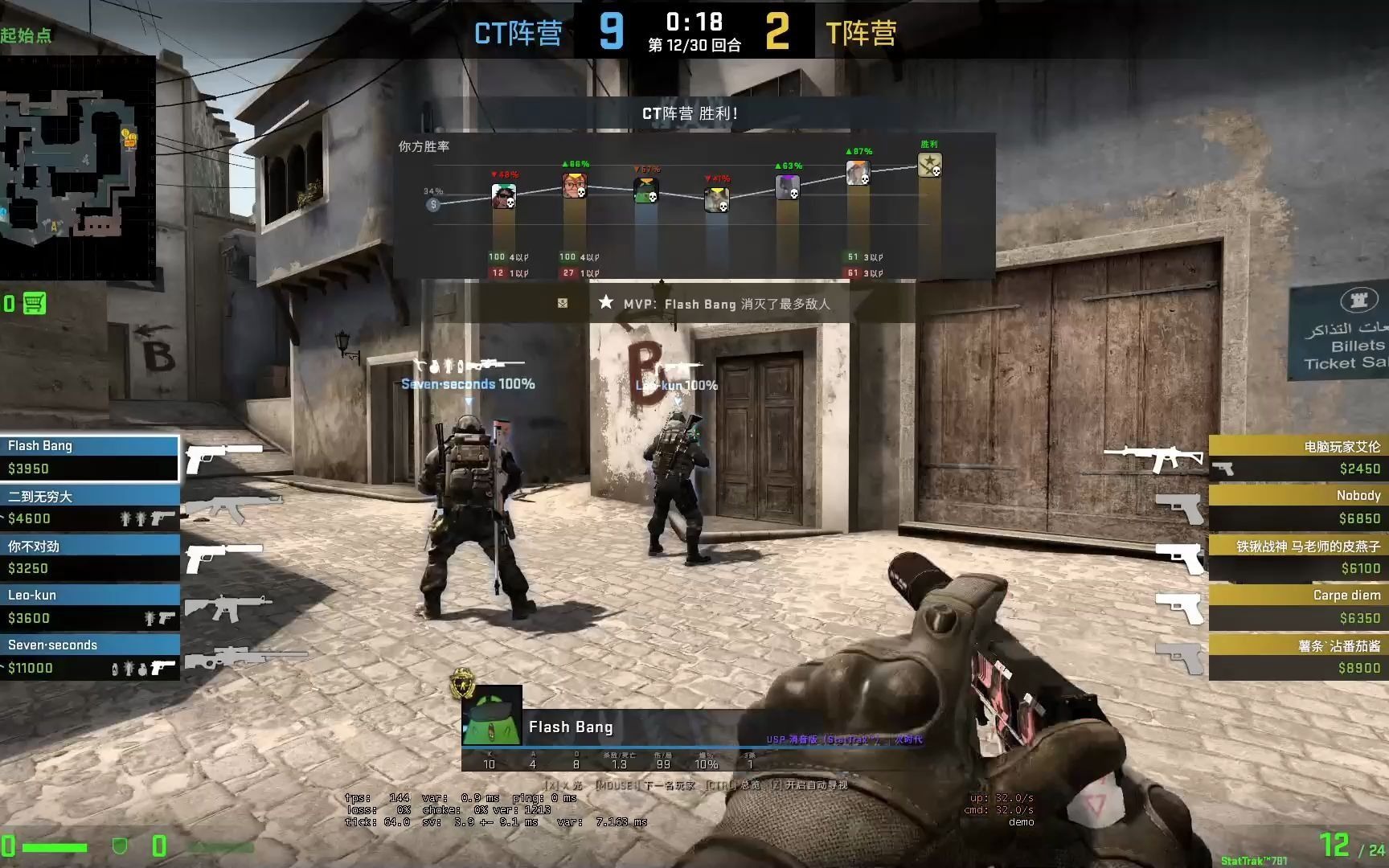Click the dollar sign icon starting the win-rate graph
The width and height of the screenshot is (1389, 868).
[x=432, y=205]
